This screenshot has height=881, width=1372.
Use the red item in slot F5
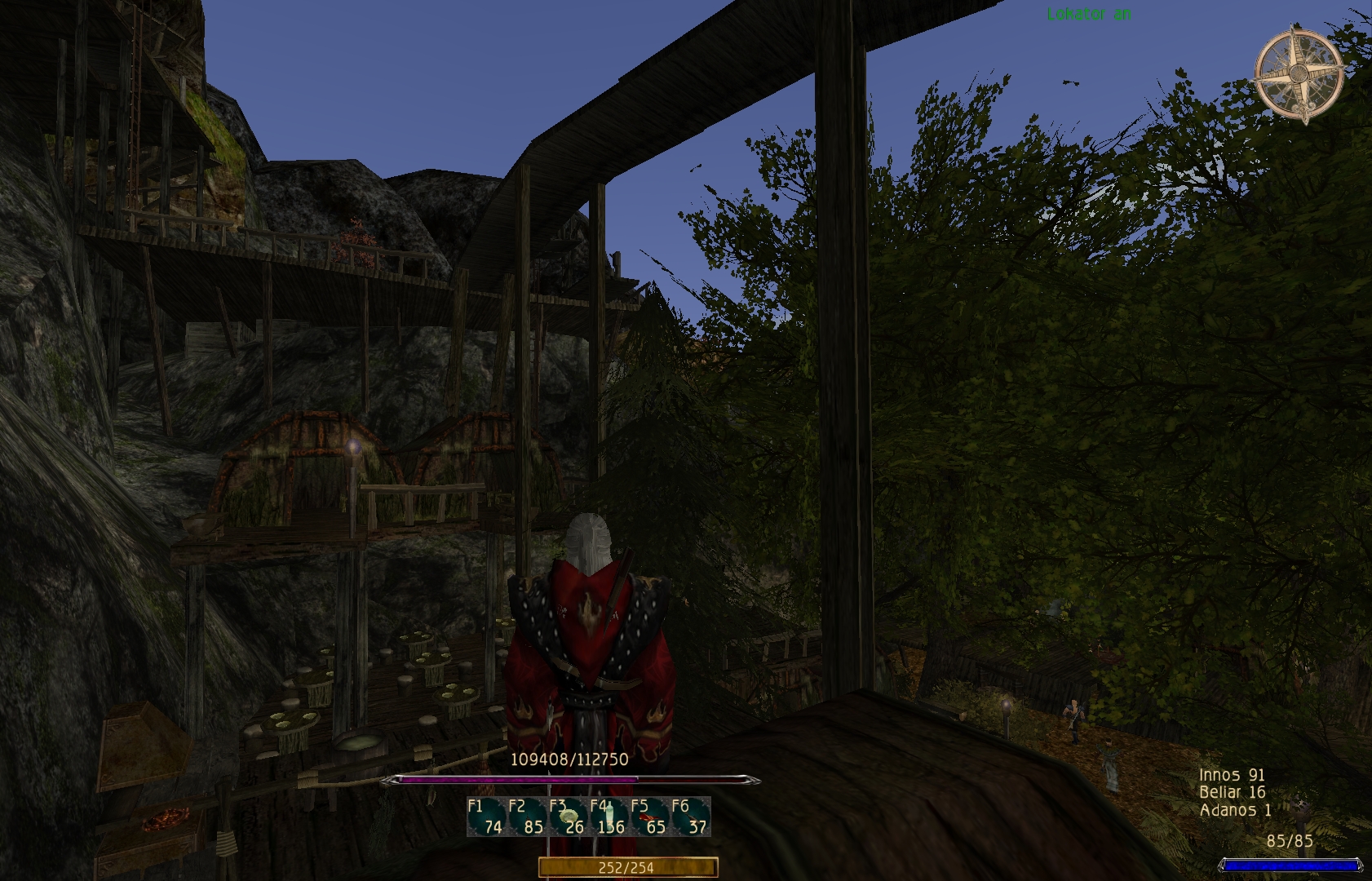pyautogui.click(x=650, y=817)
